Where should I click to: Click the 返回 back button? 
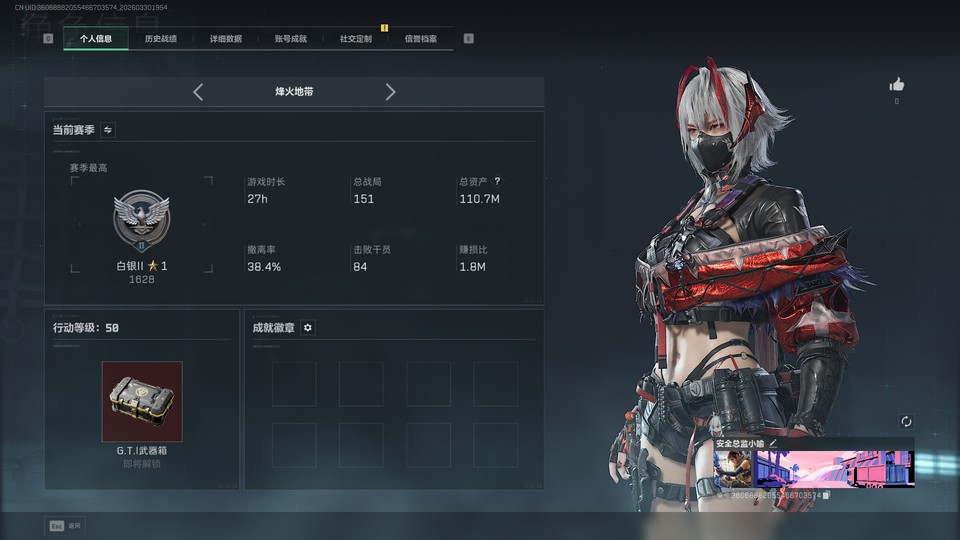click(x=65, y=525)
